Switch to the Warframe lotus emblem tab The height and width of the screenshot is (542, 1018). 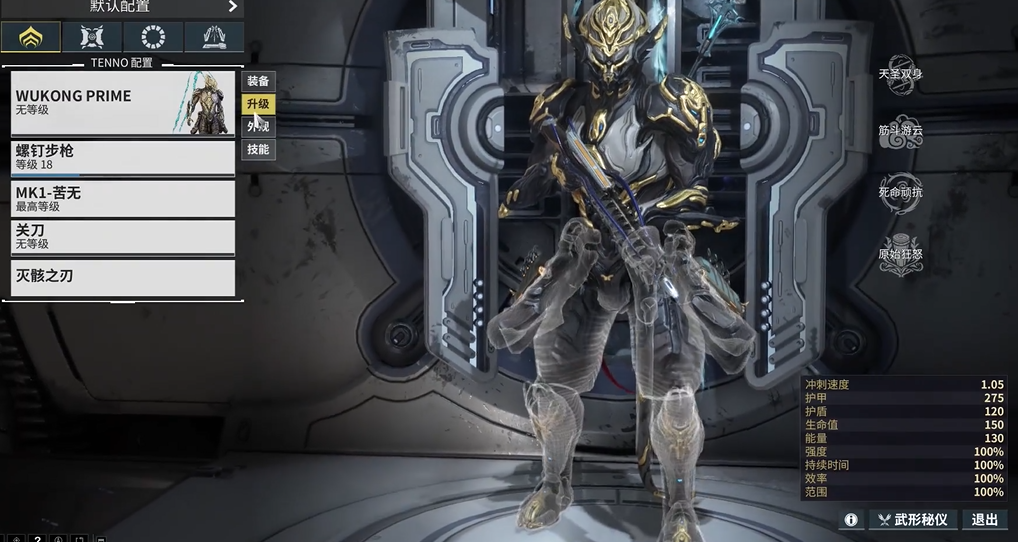tap(31, 37)
